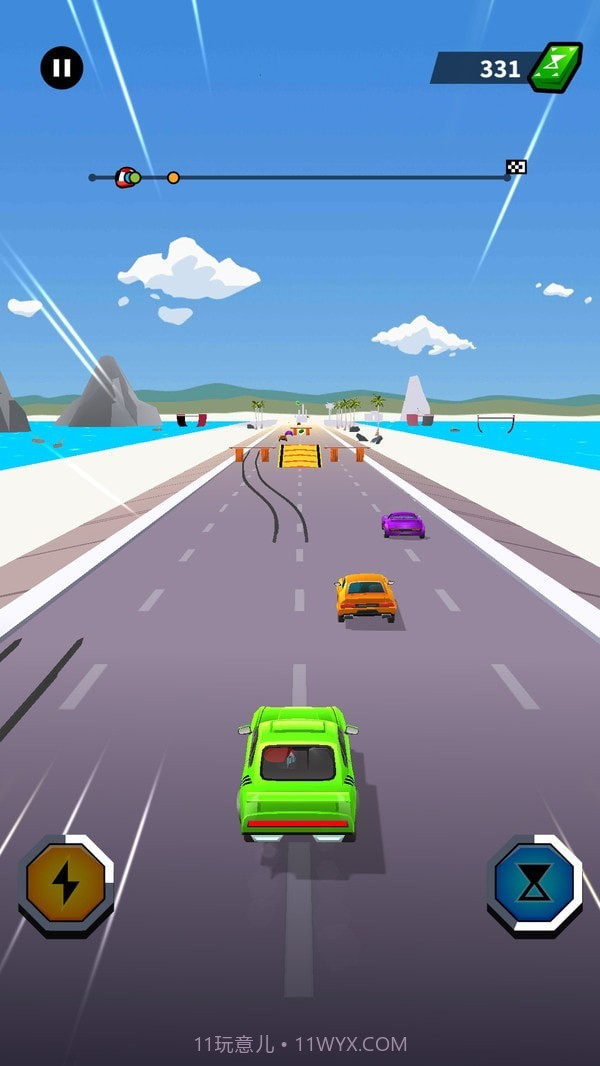Screen dimensions: 600x1066
Task: Use the hourglass slow-time ability
Action: pos(534,885)
